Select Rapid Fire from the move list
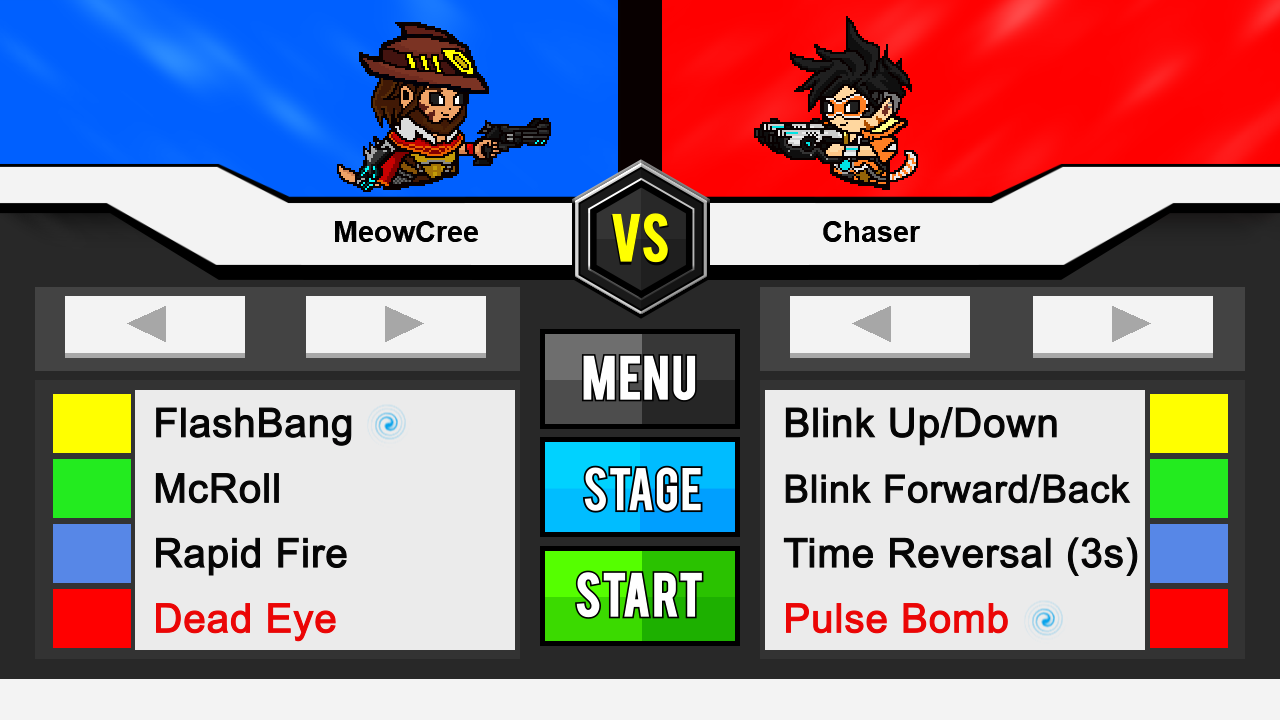This screenshot has width=1280, height=720. click(x=249, y=554)
